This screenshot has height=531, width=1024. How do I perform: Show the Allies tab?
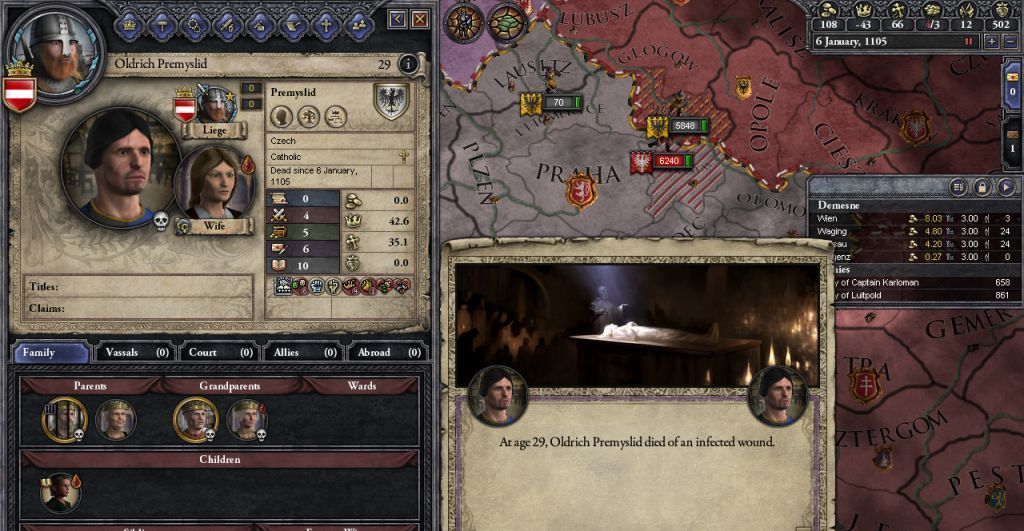tap(300, 352)
